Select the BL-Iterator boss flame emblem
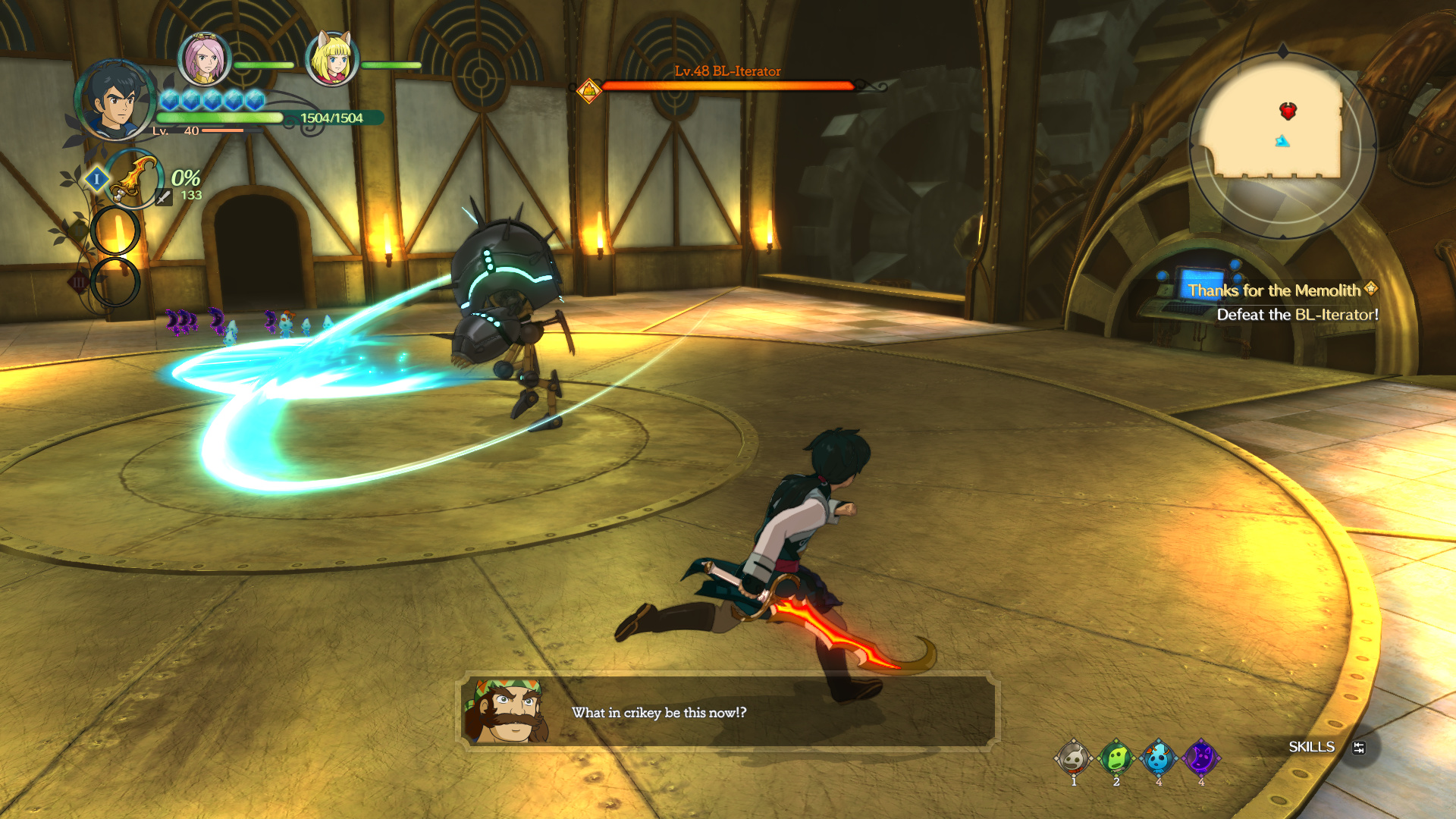The width and height of the screenshot is (1456, 819). point(588,91)
